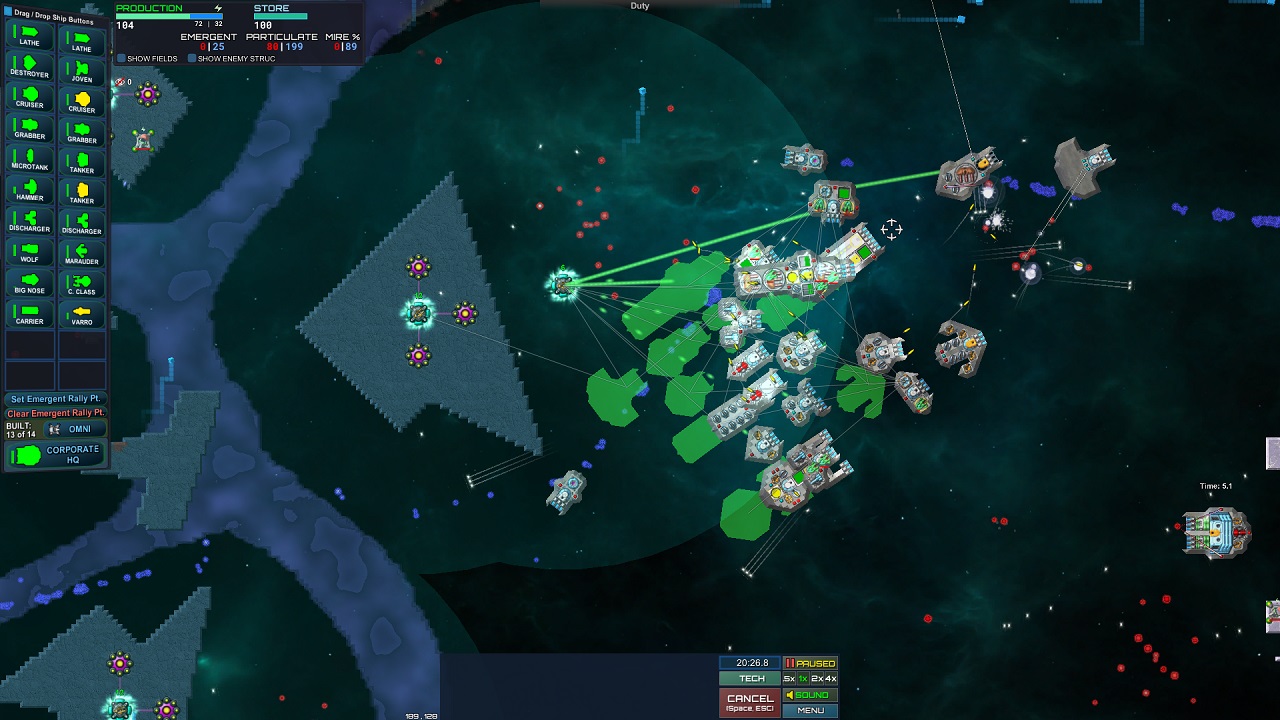This screenshot has height=720, width=1280.
Task: Select the Marauder ship button
Action: click(81, 253)
